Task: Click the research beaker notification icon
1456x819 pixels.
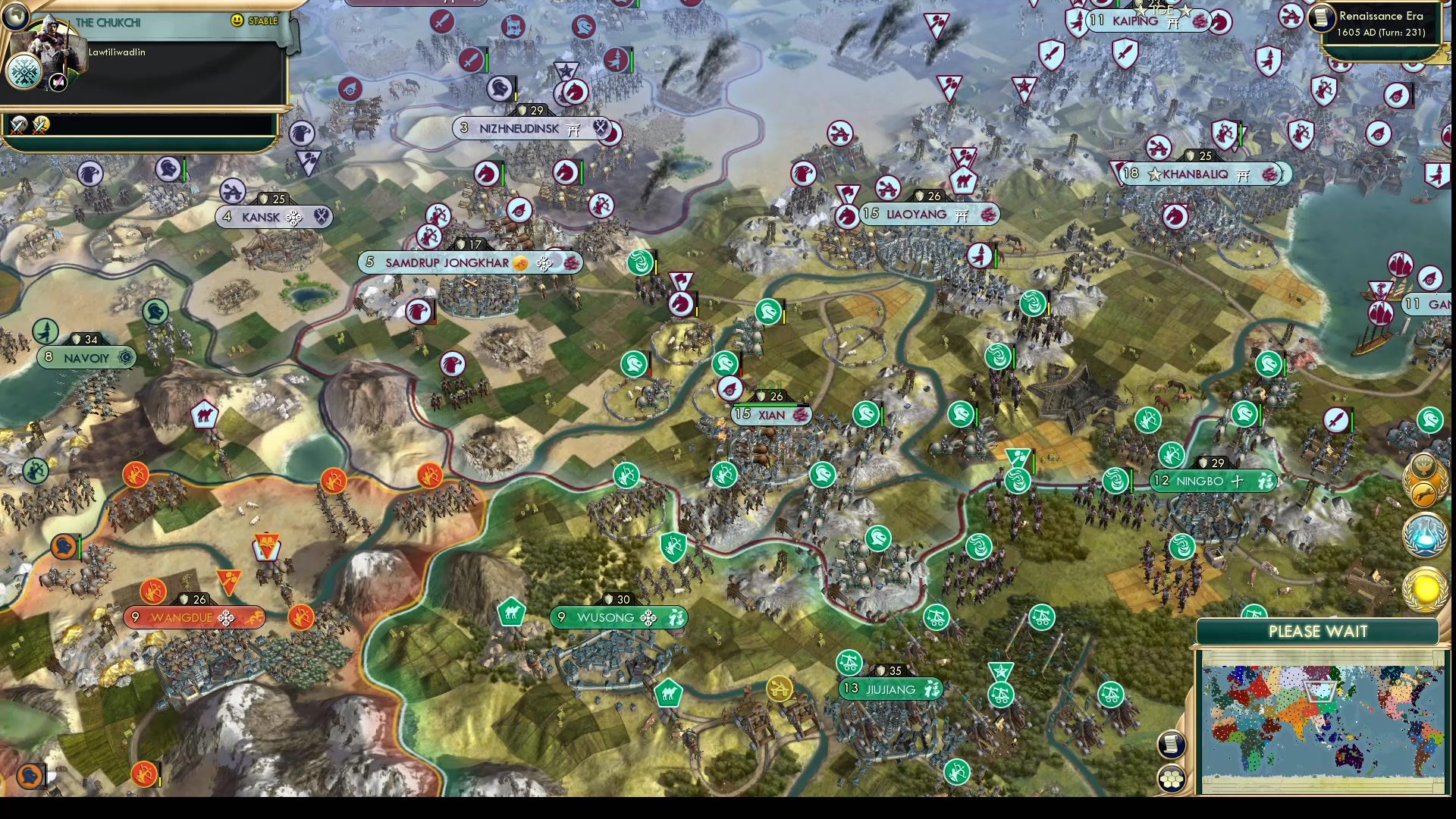Action: click(1424, 535)
